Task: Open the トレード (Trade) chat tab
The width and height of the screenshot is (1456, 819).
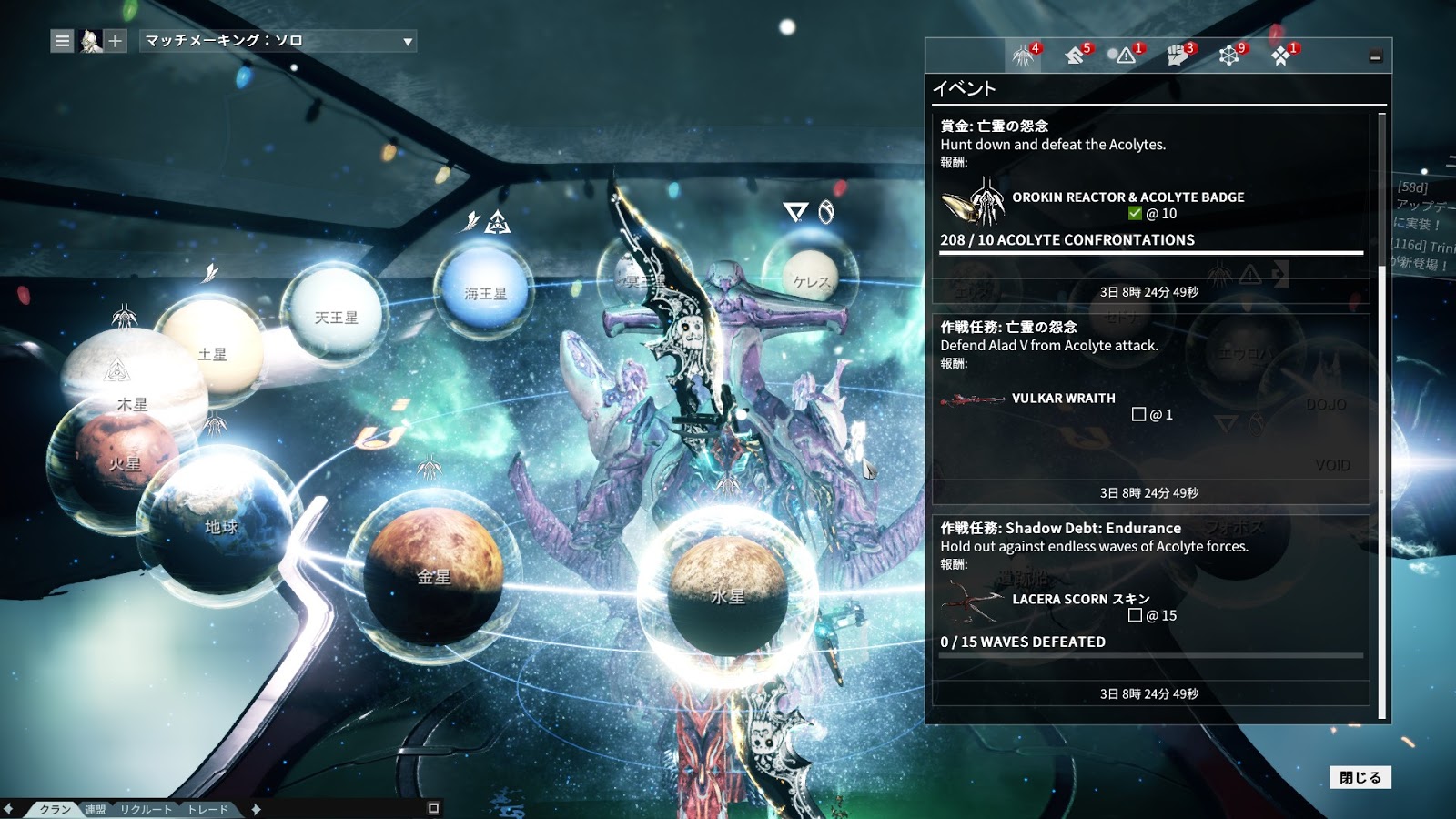Action: tap(207, 809)
